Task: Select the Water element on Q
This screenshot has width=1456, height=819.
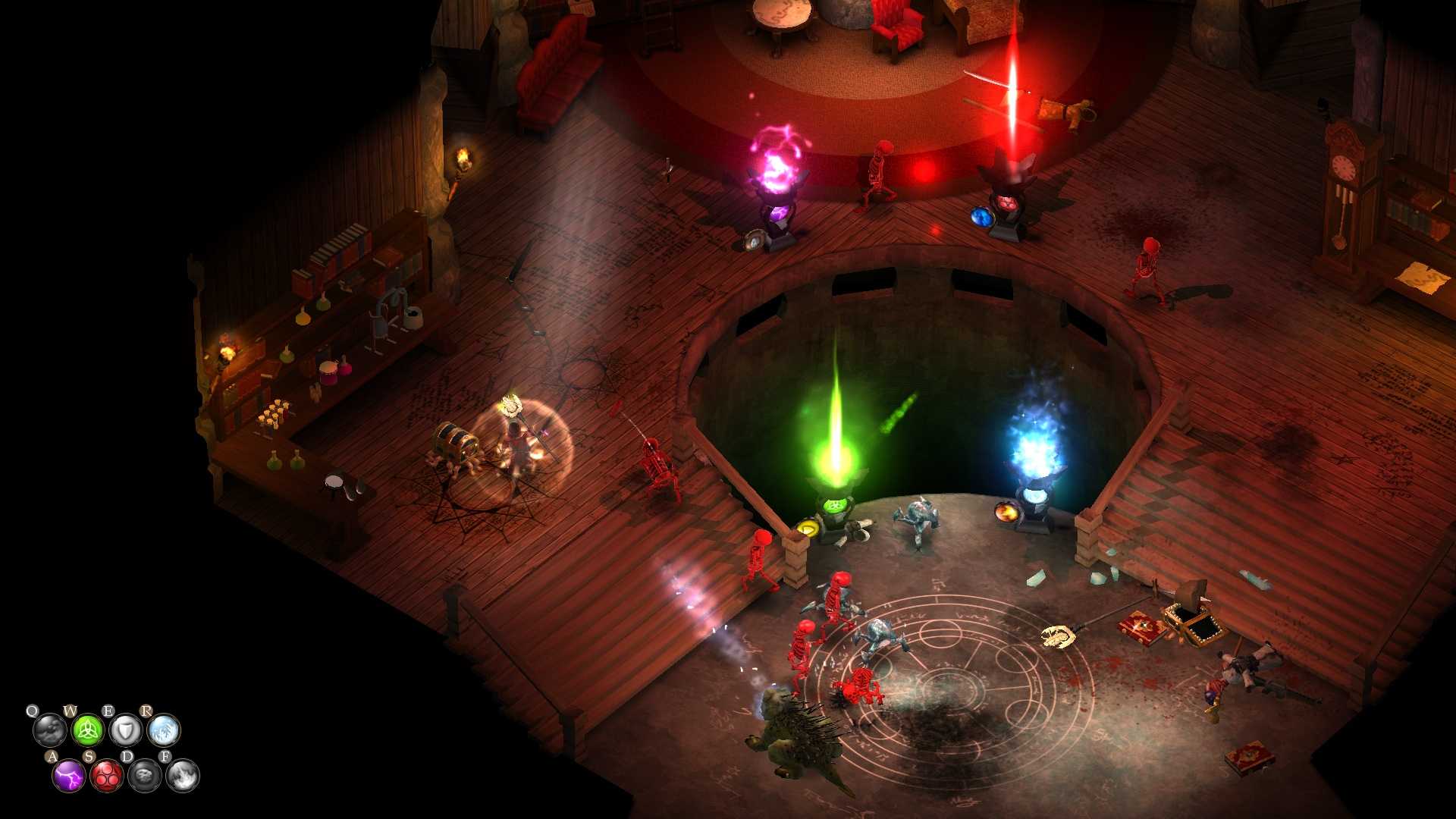Action: pos(50,730)
